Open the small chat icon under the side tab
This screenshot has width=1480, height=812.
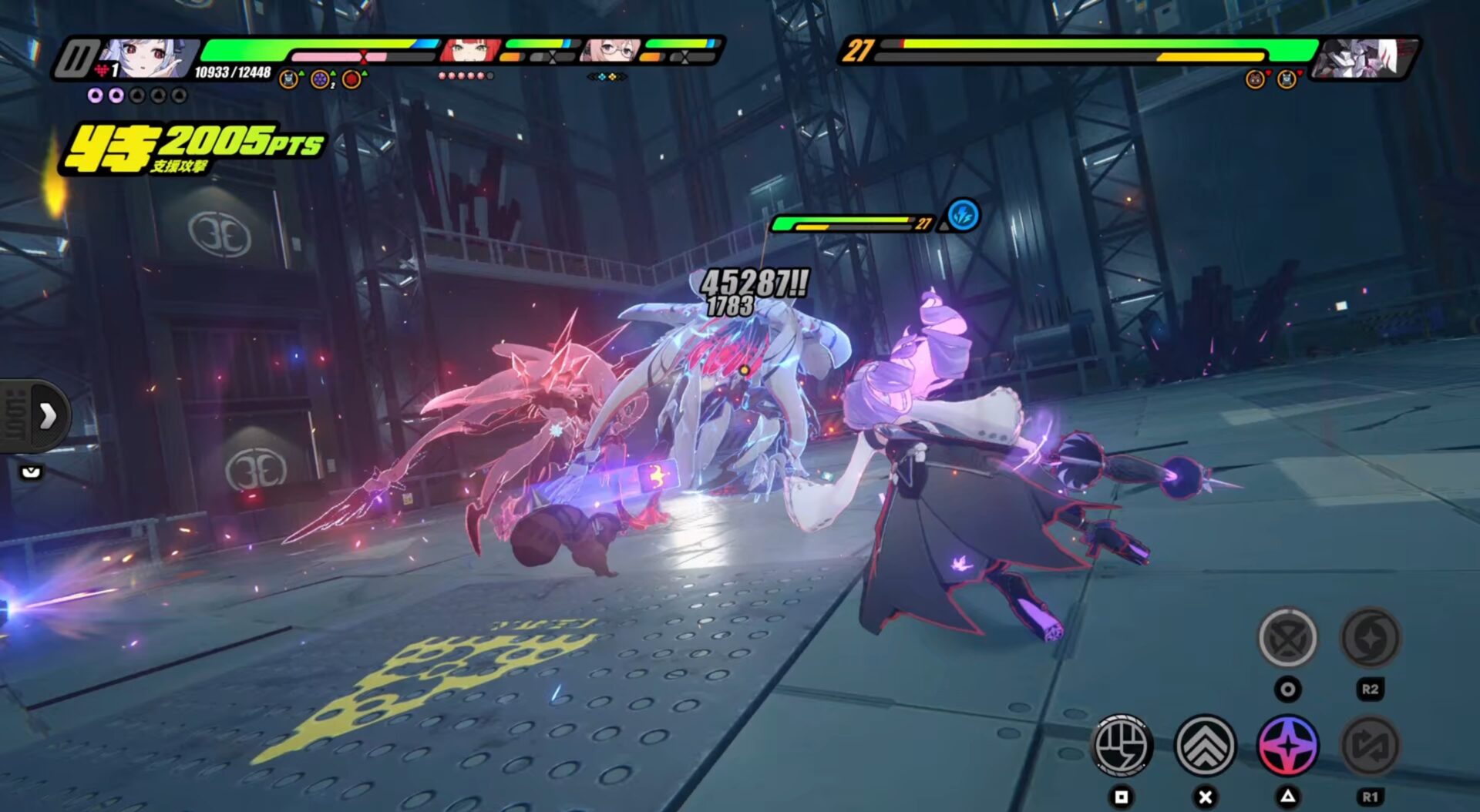tap(31, 471)
